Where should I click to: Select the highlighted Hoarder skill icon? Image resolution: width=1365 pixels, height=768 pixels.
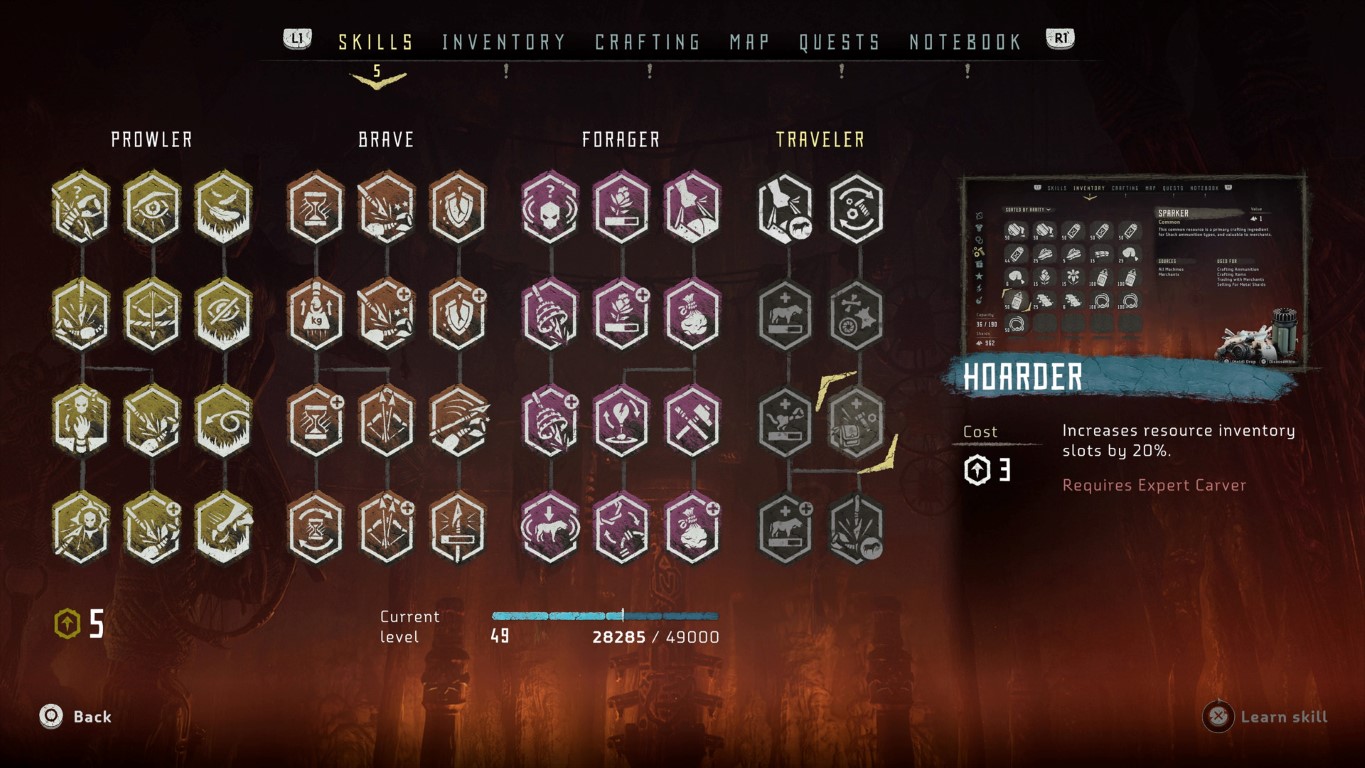pyautogui.click(x=856, y=420)
